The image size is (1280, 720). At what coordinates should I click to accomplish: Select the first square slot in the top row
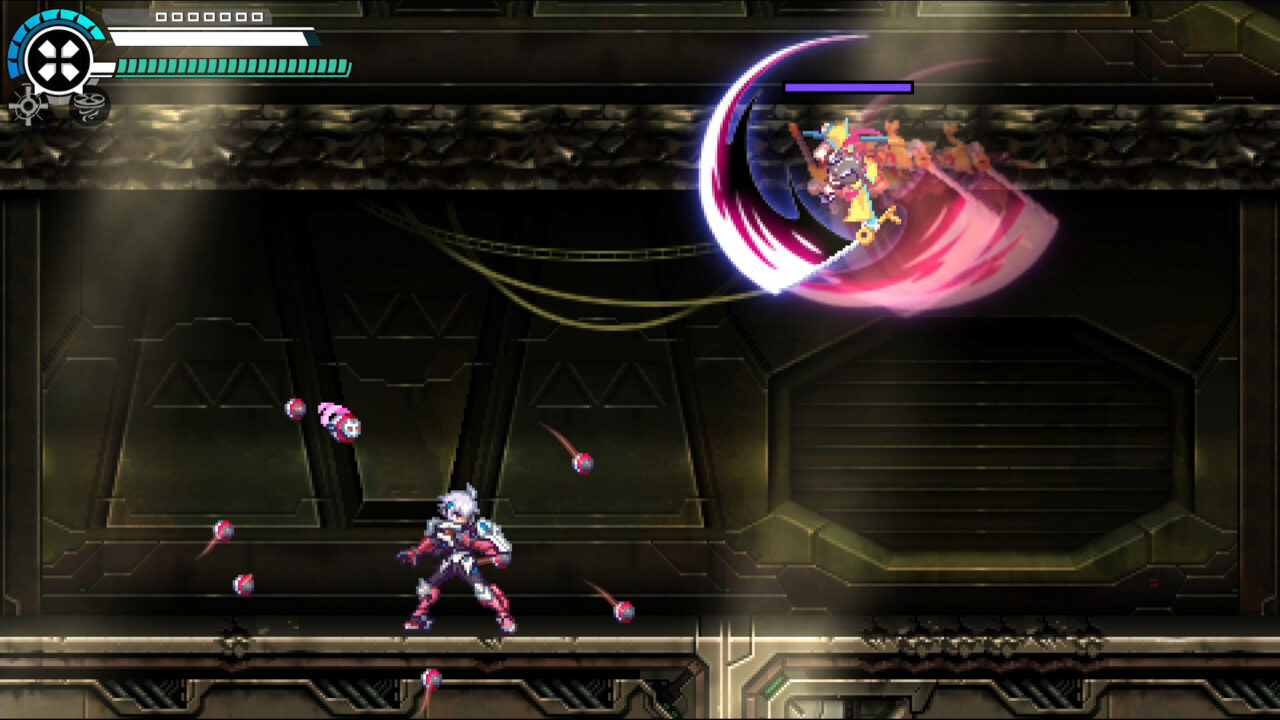162,17
